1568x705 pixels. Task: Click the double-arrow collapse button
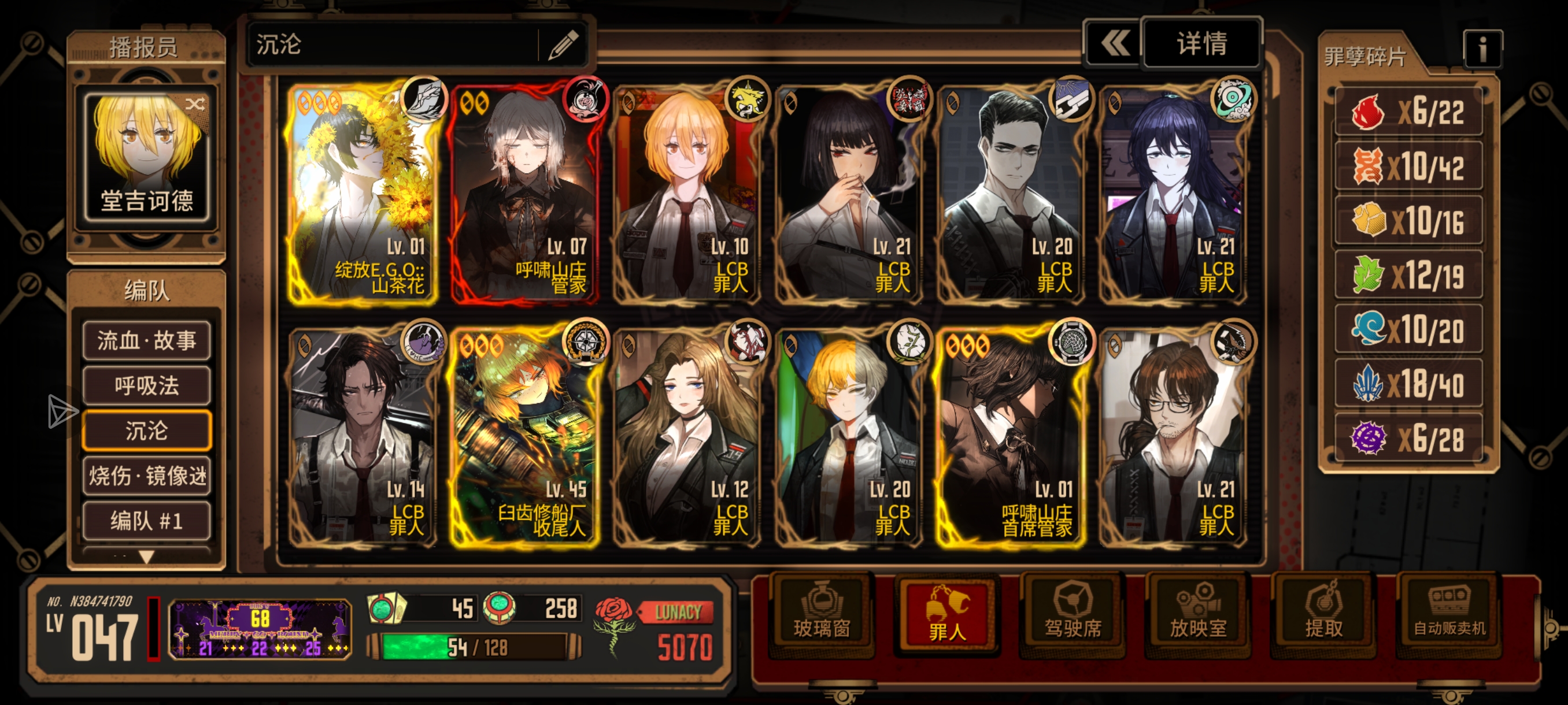tap(1114, 44)
